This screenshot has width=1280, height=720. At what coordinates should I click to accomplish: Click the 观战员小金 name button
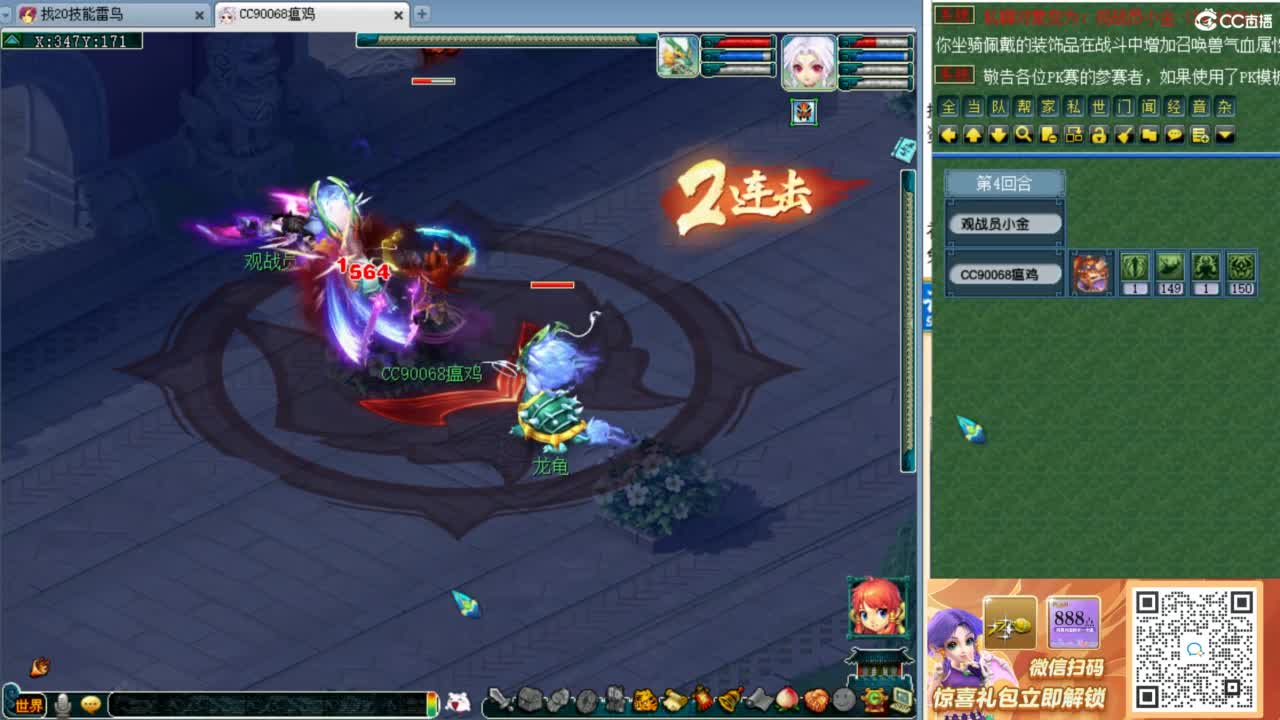[1003, 222]
